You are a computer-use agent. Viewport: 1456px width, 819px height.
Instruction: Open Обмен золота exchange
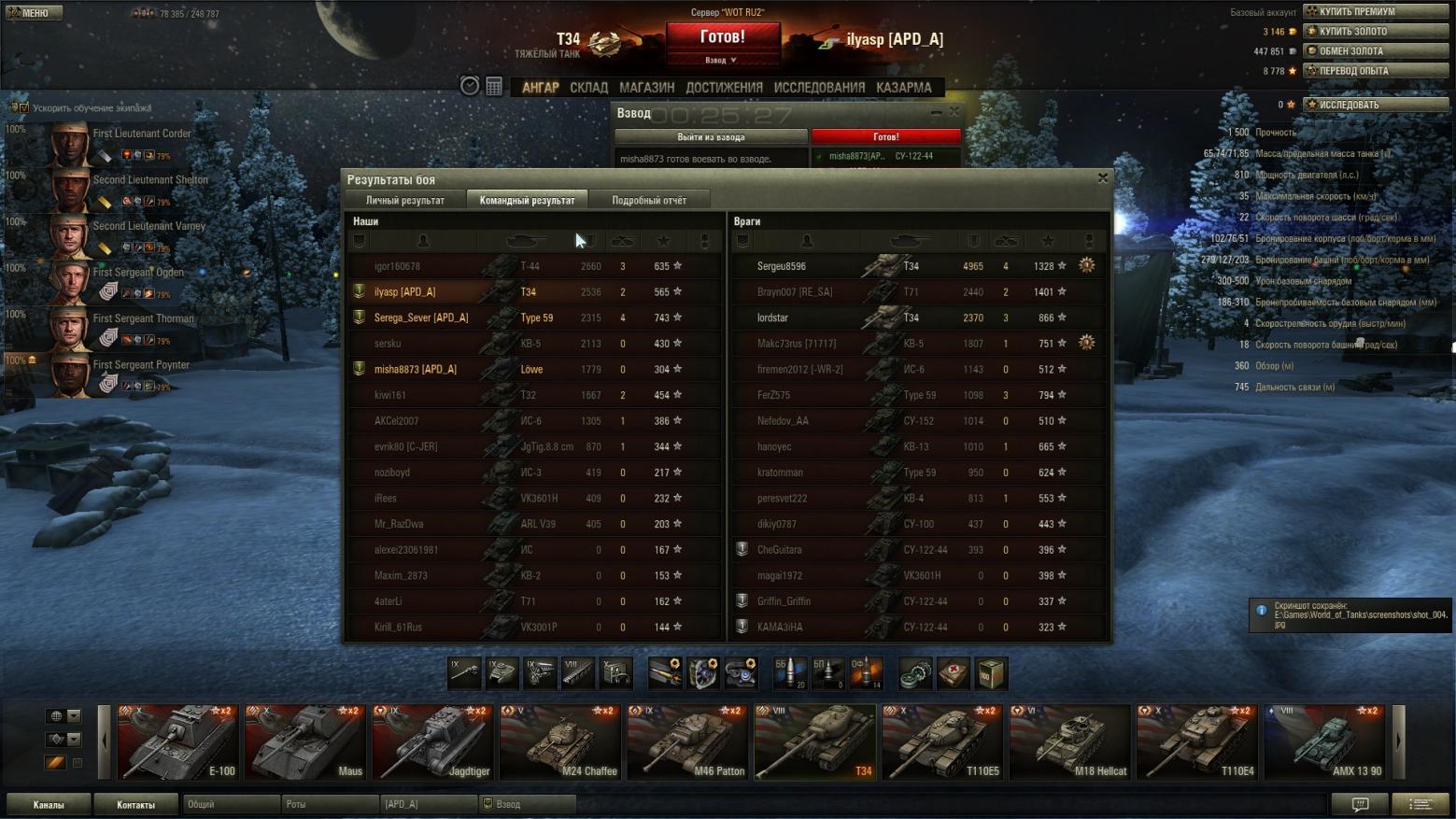tap(1376, 50)
